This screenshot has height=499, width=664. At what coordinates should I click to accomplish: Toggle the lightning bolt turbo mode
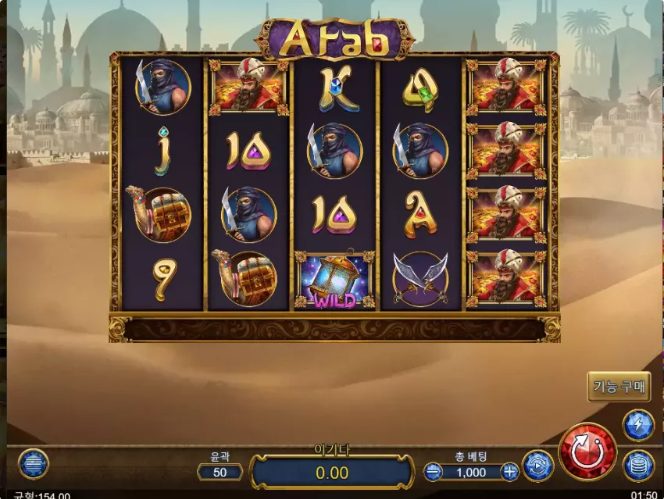pyautogui.click(x=638, y=424)
